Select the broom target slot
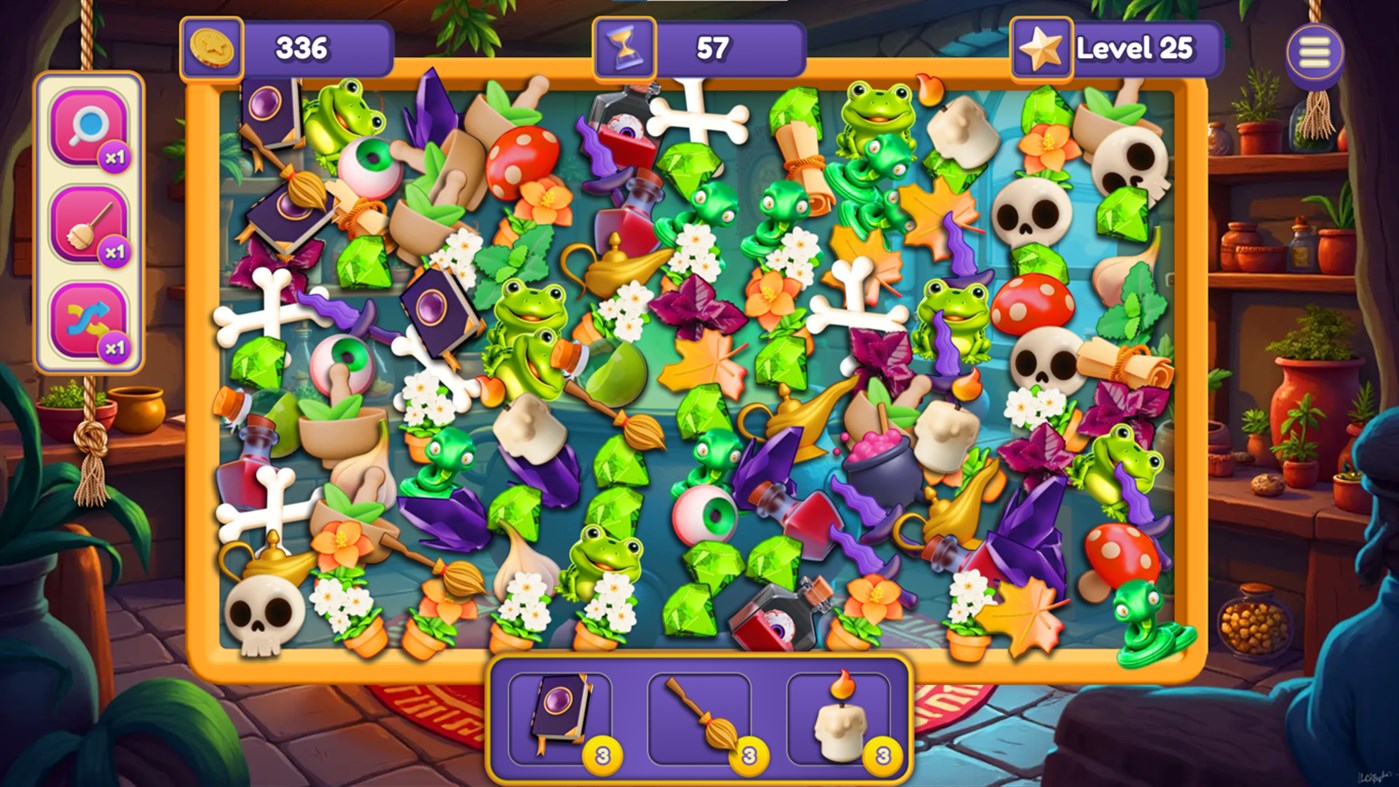1399x787 pixels. pyautogui.click(x=699, y=718)
